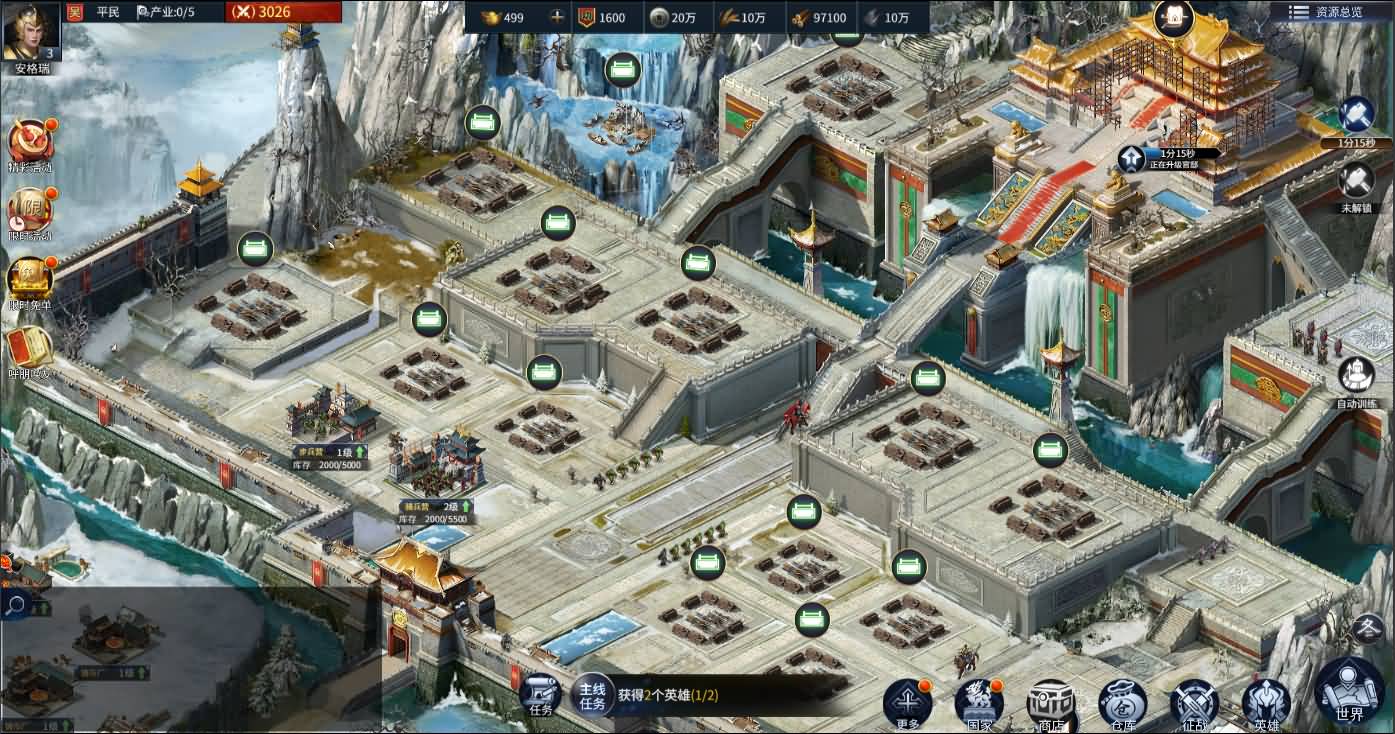
Task: Open the 商店 shop chest icon
Action: point(1051,702)
